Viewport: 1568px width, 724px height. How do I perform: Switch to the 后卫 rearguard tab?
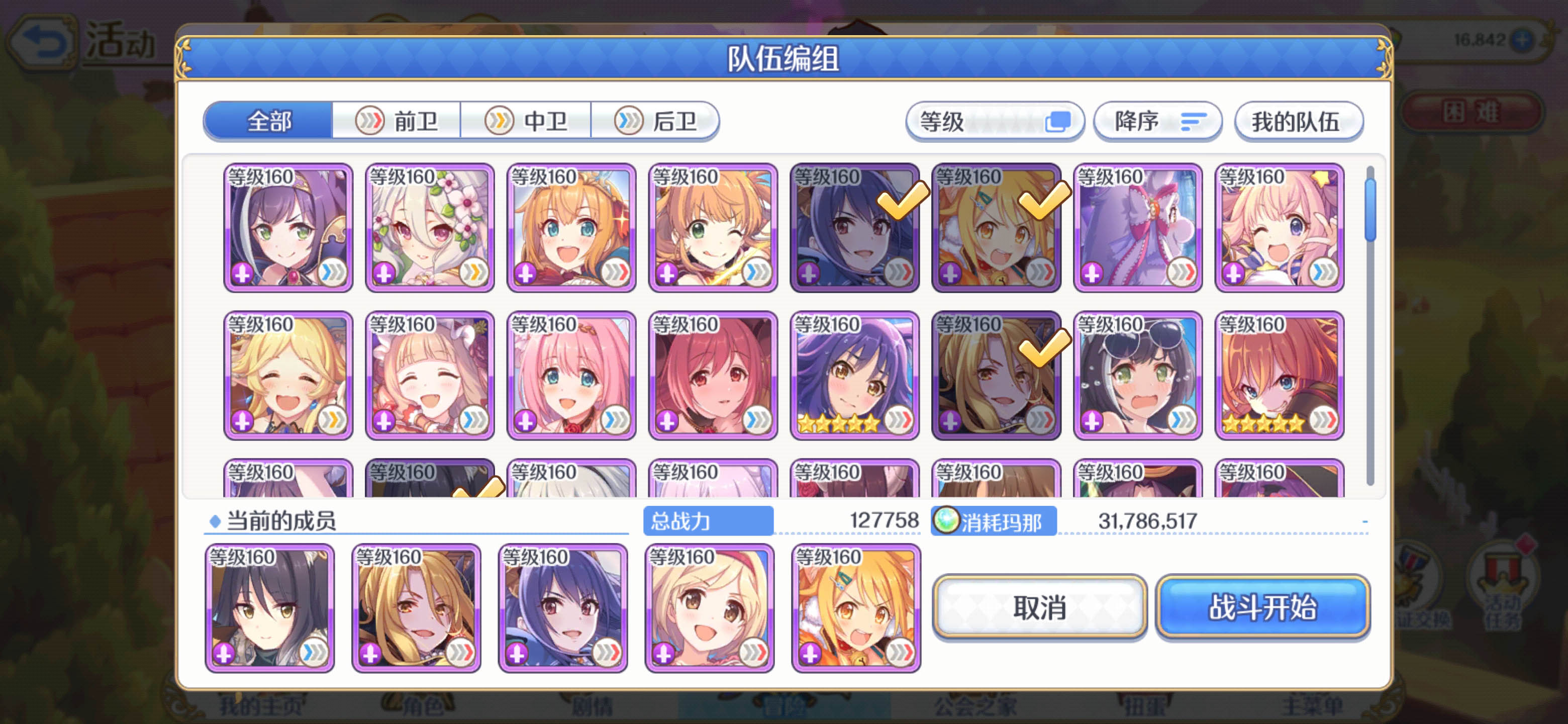click(x=654, y=120)
